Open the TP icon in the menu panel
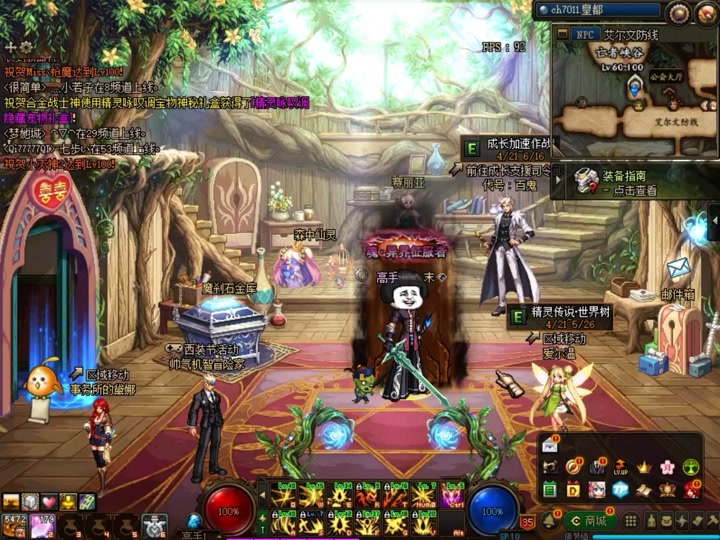Image resolution: width=720 pixels, height=540 pixels. (x=620, y=490)
